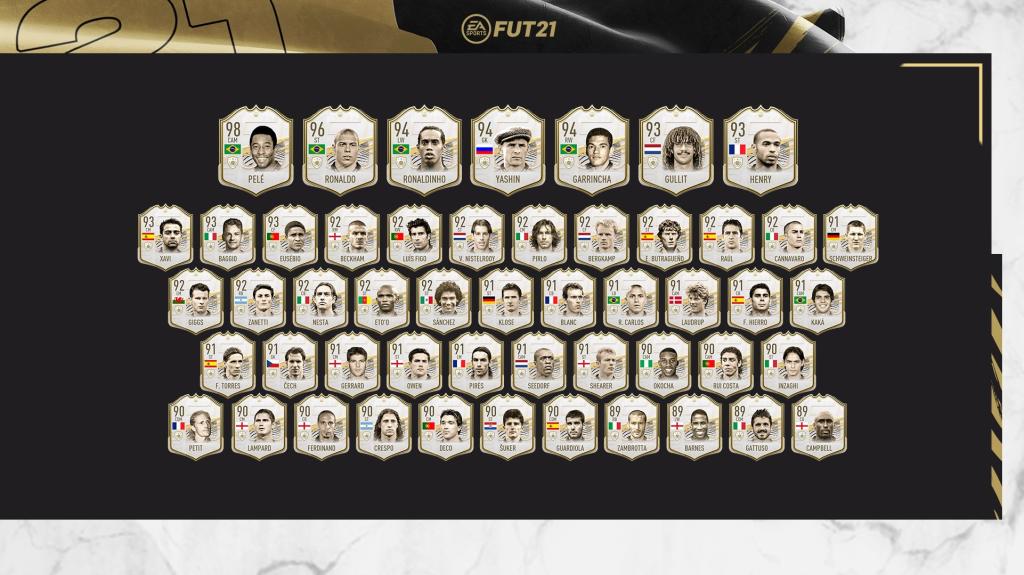Choose the Guardiola card
Screen dimensions: 1024x575
570,428
